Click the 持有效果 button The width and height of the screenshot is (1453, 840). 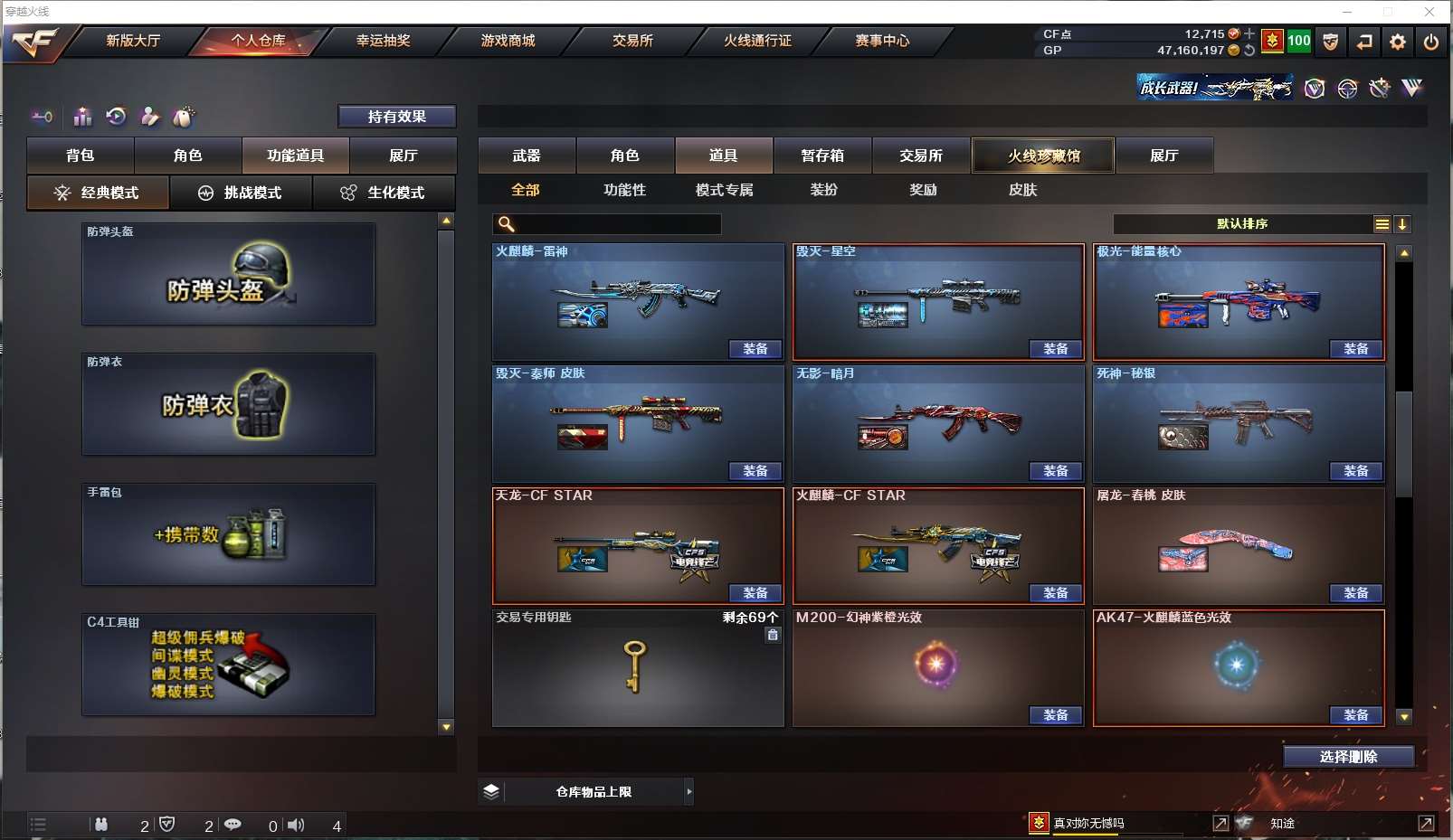[396, 117]
